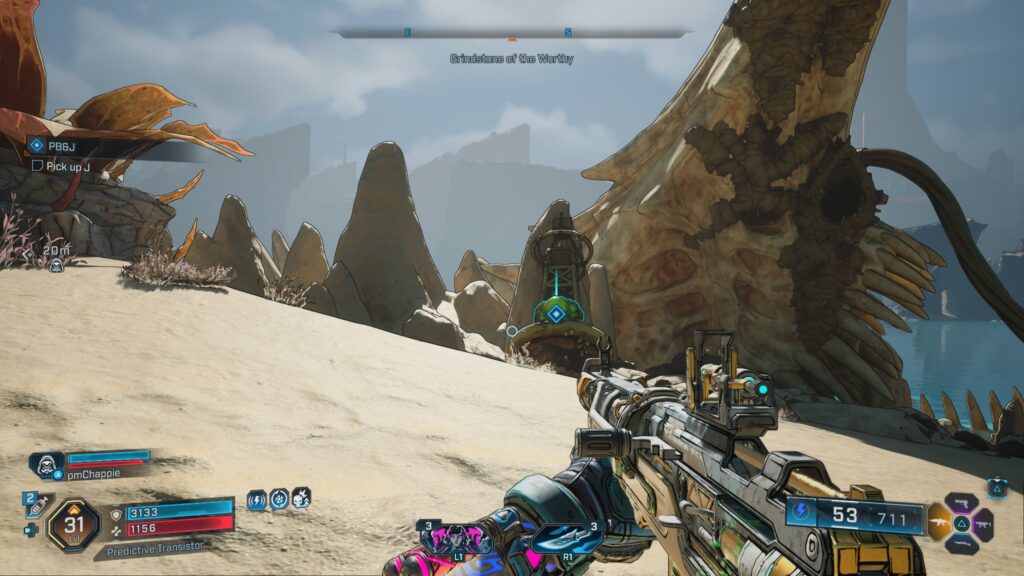1024x576 pixels.
Task: Tick the "Pick up J" objective checkbox
Action: point(38,165)
